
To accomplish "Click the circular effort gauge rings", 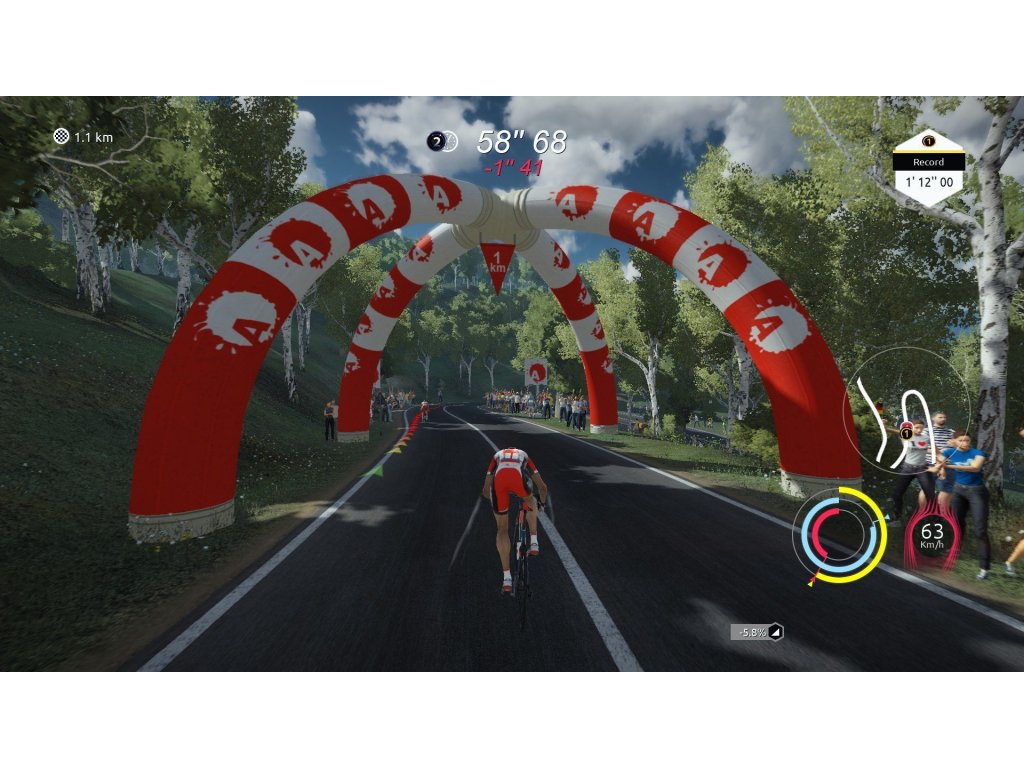I will 839,535.
